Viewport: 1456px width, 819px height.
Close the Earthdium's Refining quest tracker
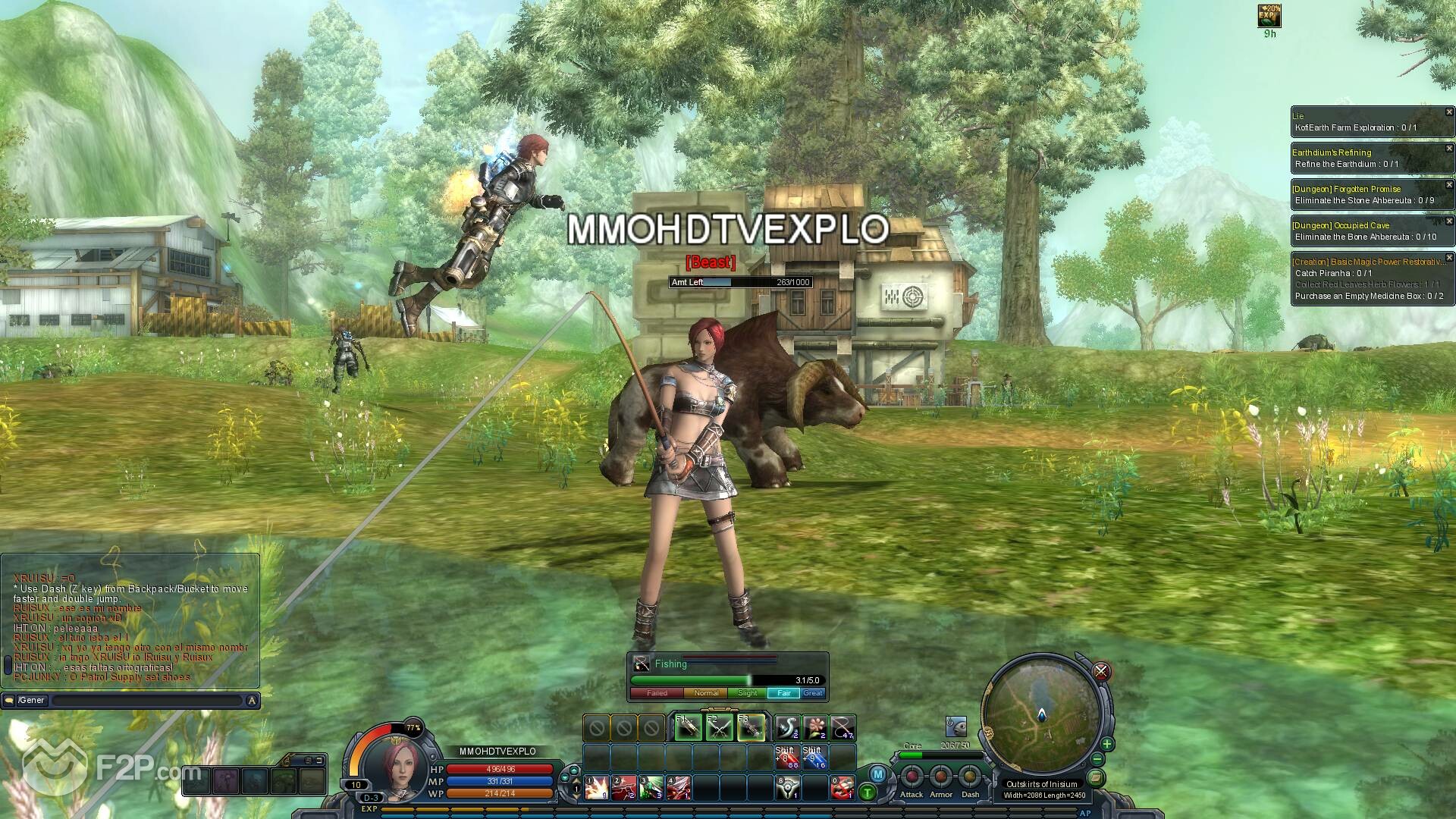point(1449,149)
